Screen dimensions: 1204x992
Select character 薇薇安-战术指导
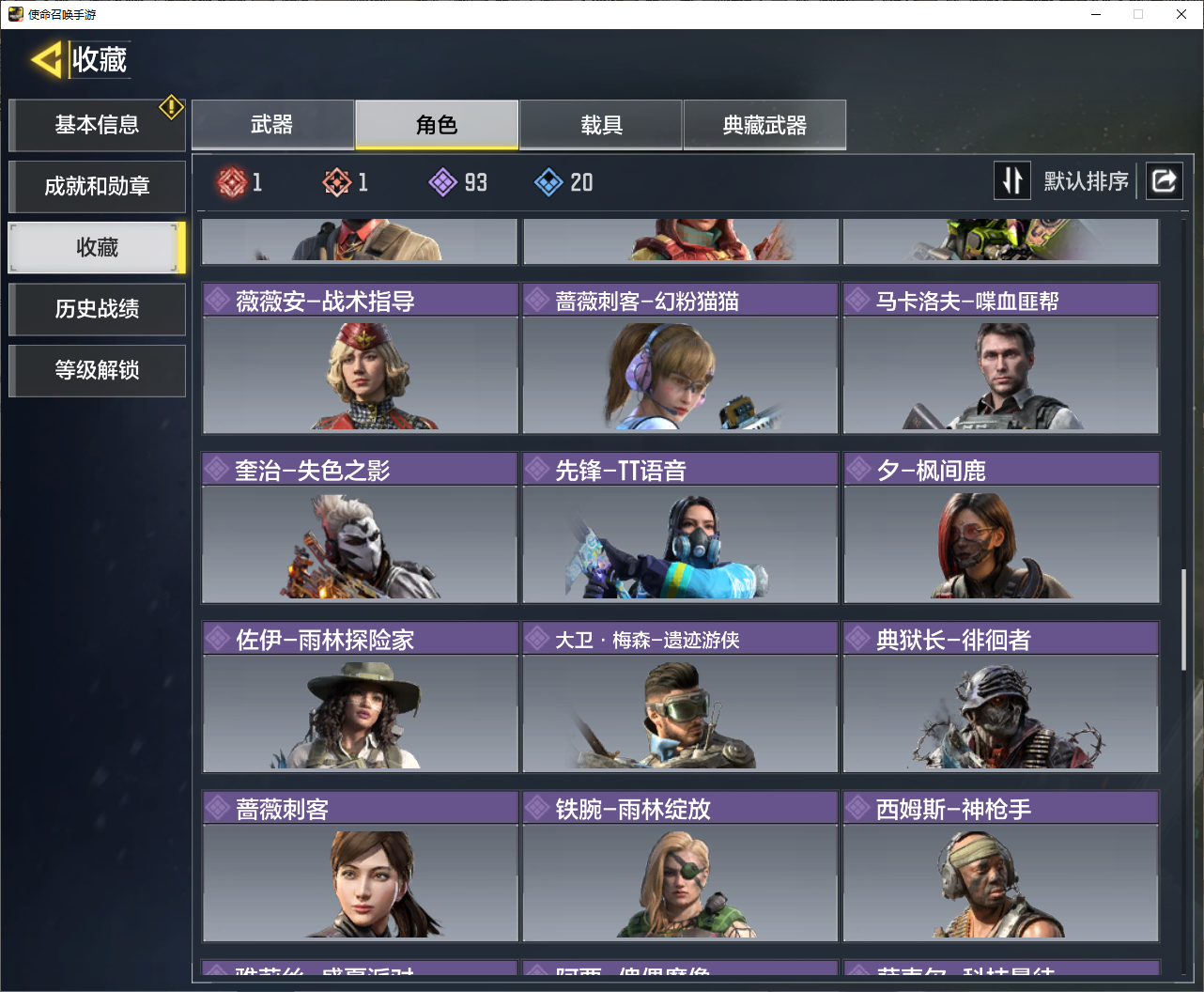click(361, 358)
